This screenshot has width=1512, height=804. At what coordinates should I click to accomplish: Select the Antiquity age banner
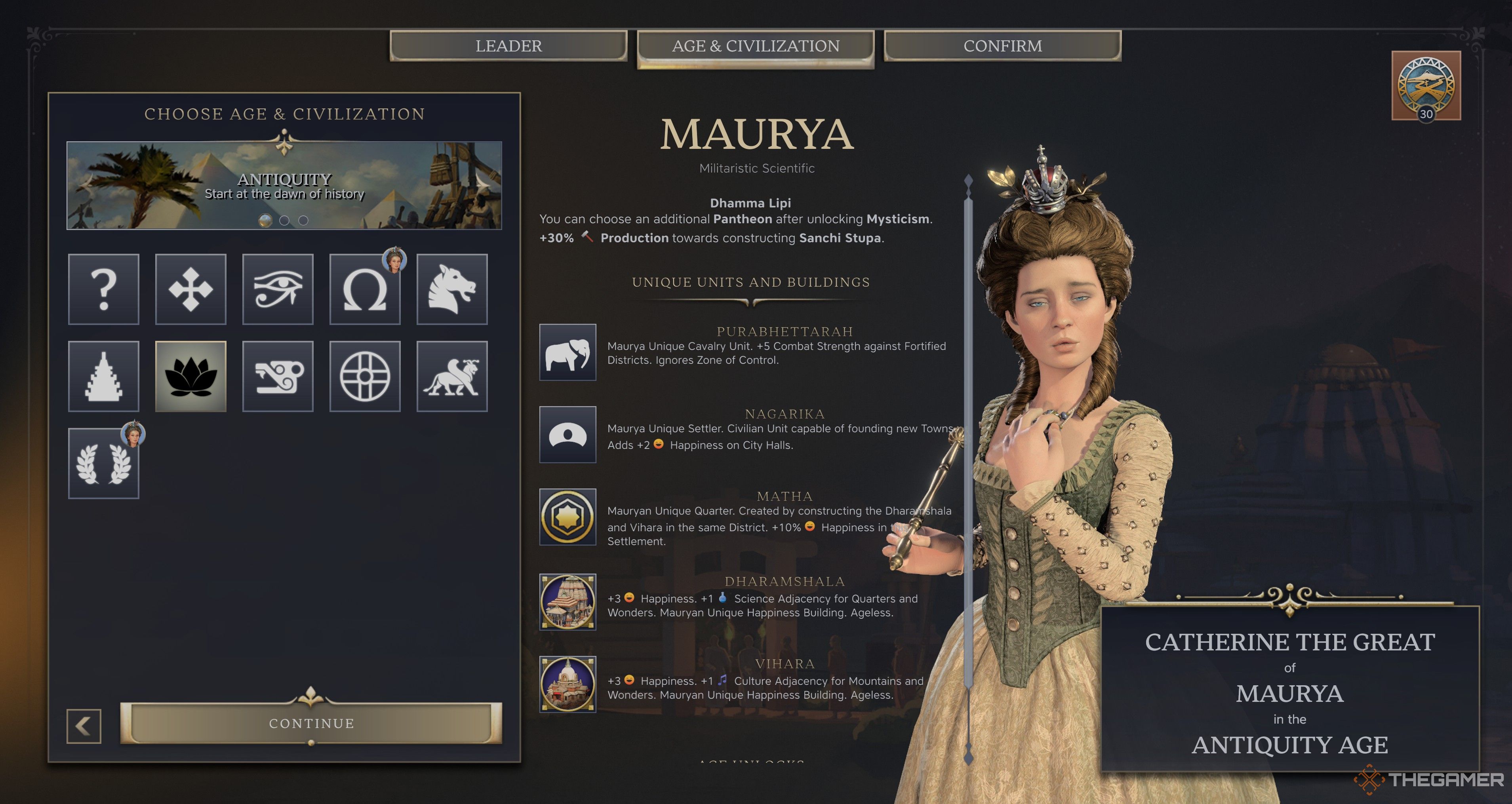click(x=284, y=185)
